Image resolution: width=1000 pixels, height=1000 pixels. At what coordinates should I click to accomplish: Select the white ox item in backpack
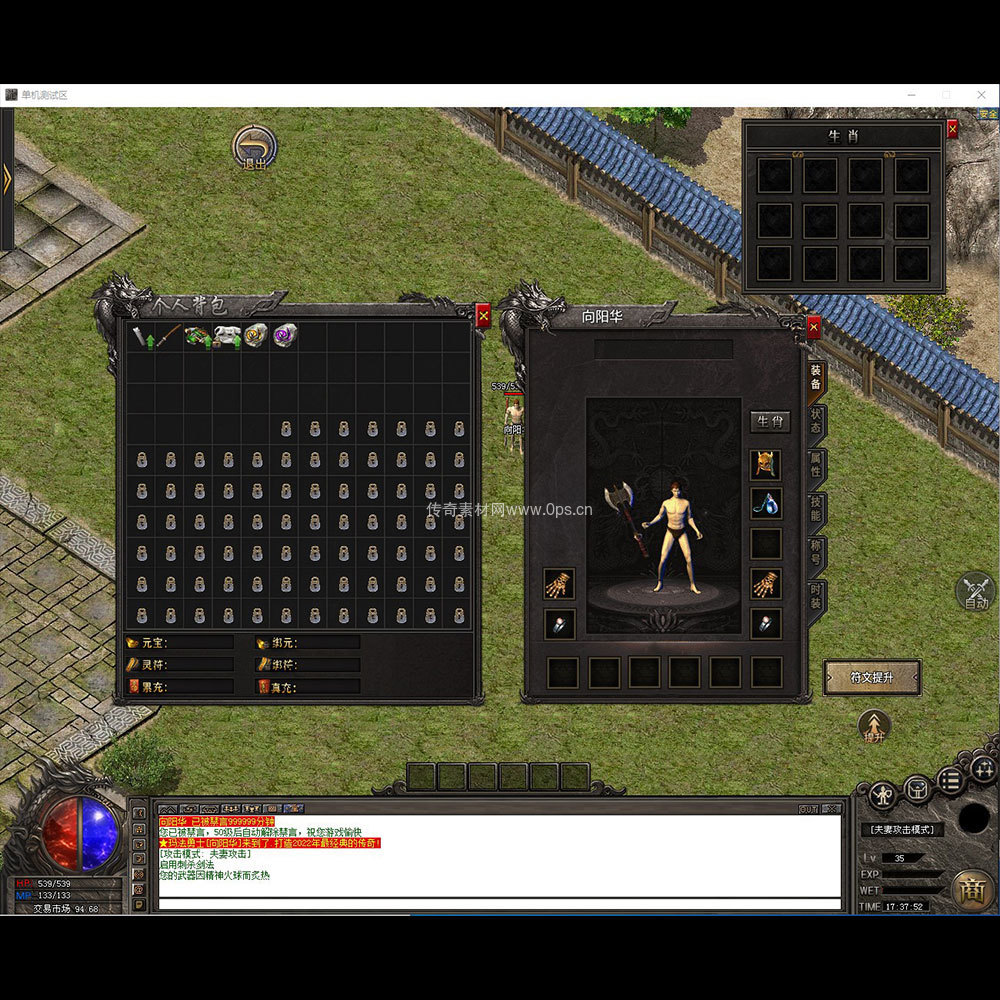pos(227,336)
